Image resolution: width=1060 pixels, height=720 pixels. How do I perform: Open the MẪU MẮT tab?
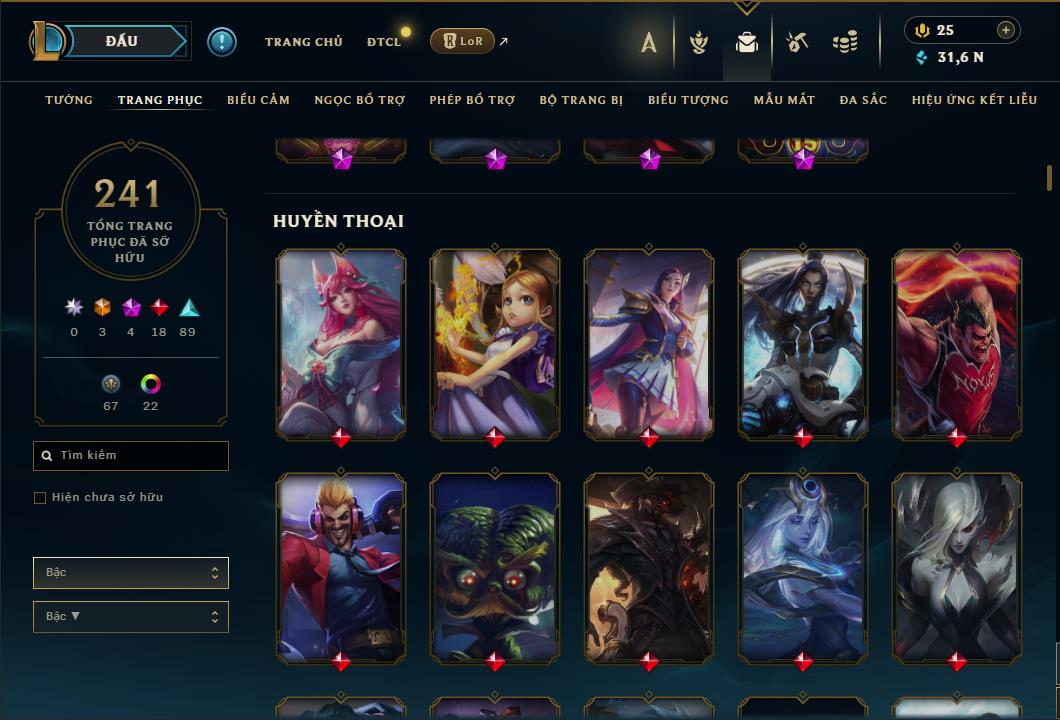[784, 100]
